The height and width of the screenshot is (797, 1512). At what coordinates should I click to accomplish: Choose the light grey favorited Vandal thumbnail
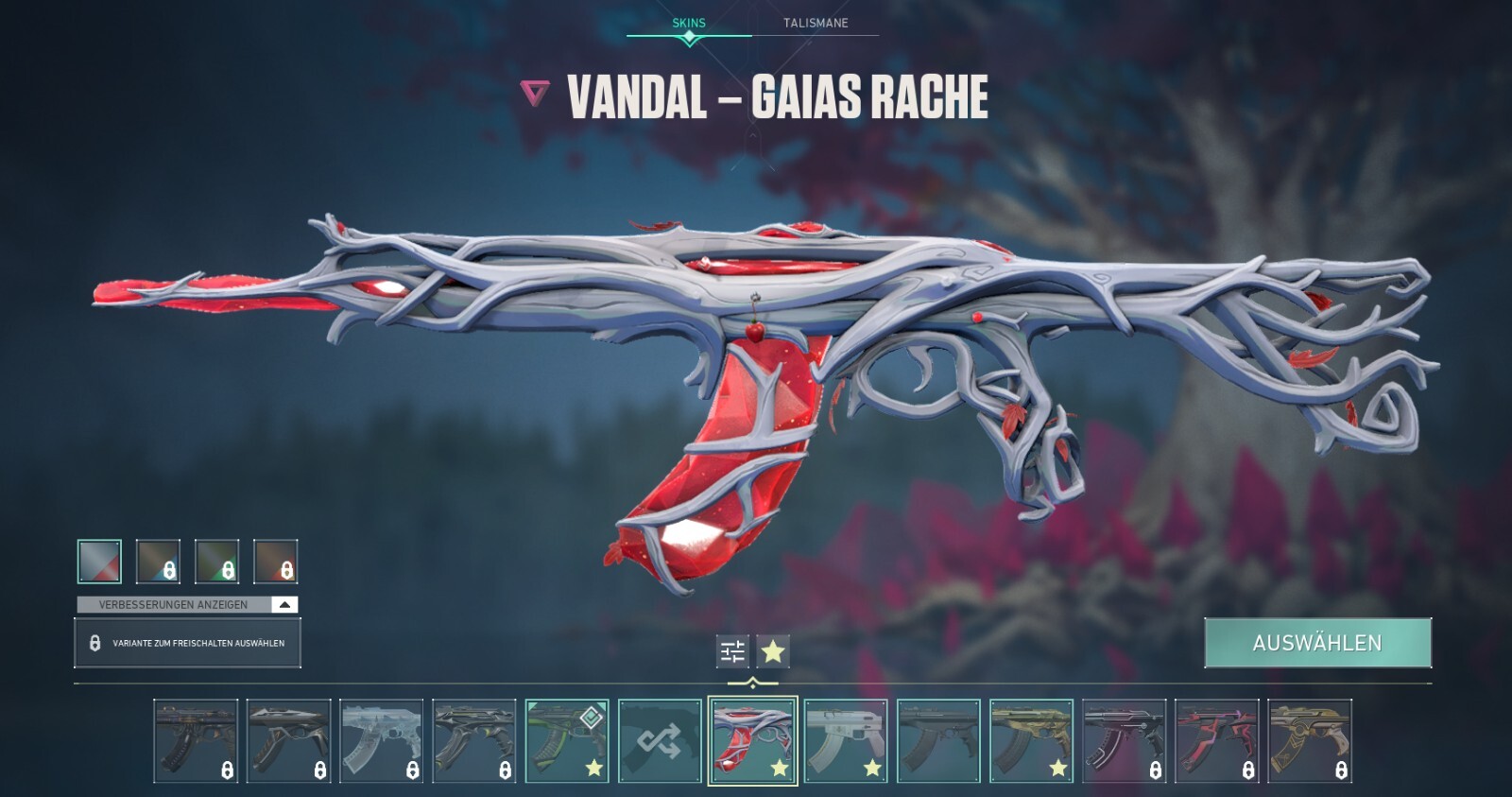coord(846,741)
